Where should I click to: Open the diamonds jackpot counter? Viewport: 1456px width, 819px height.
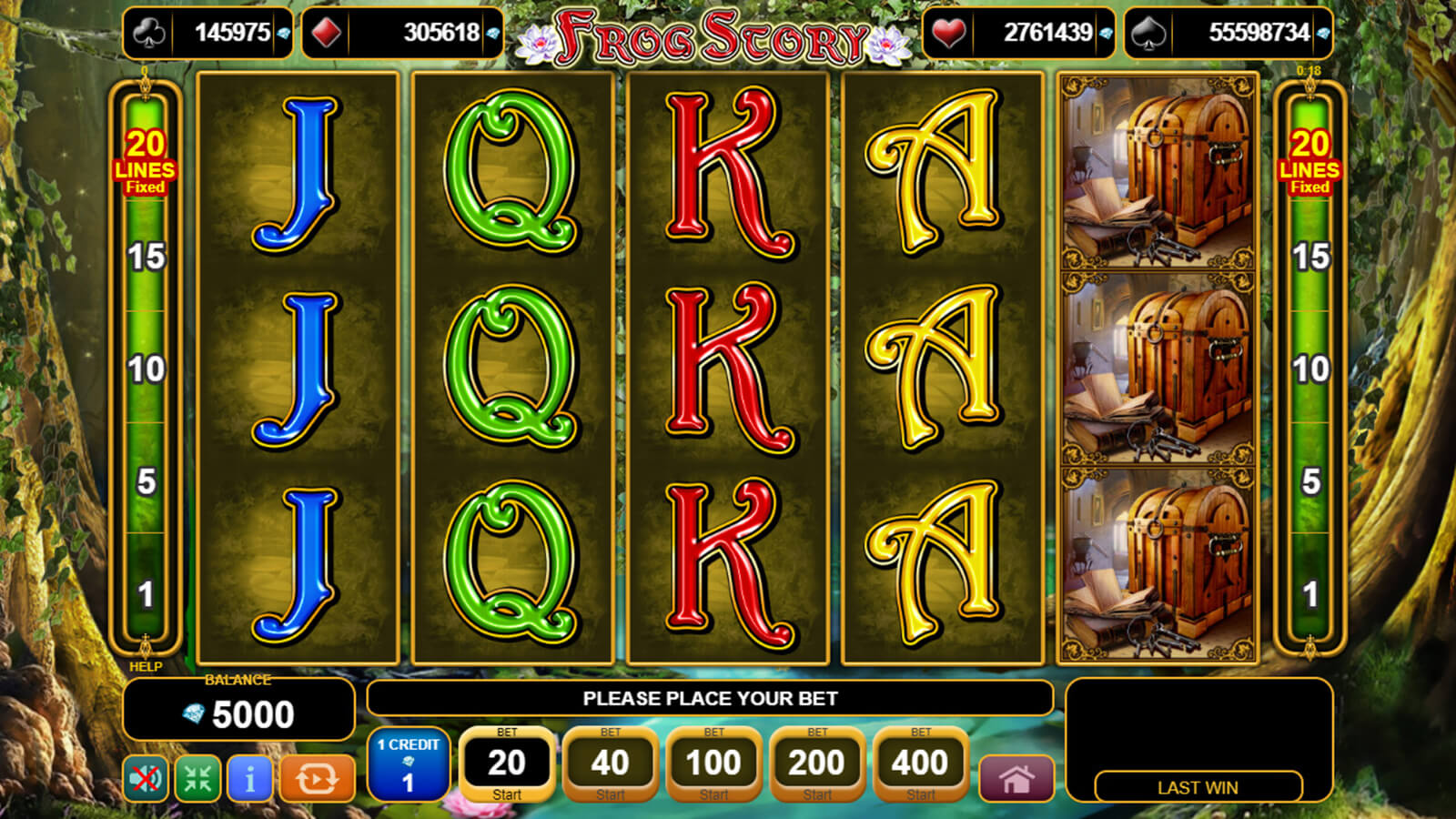click(x=402, y=33)
